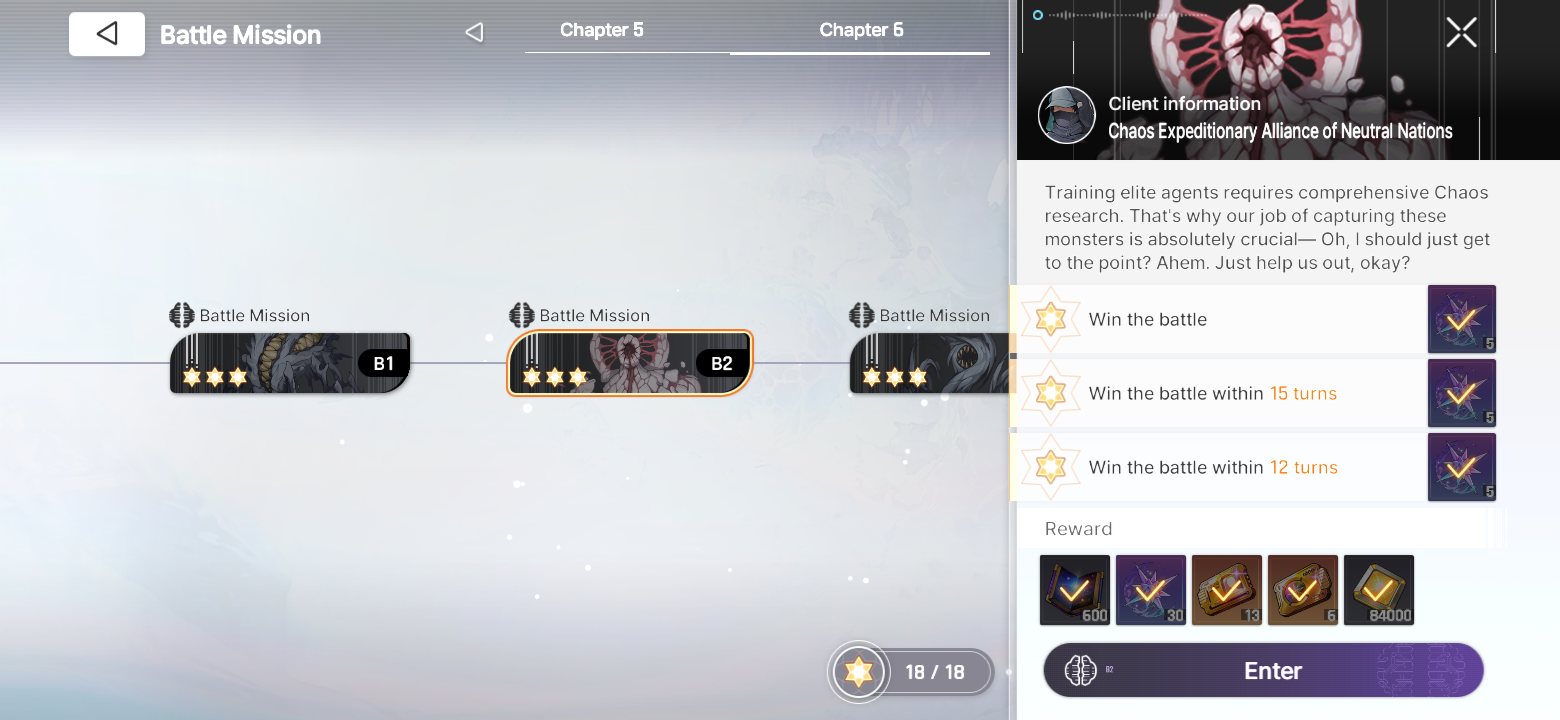This screenshot has width=1560, height=720.
Task: Check the 18/18 star progress counter
Action: (x=909, y=672)
